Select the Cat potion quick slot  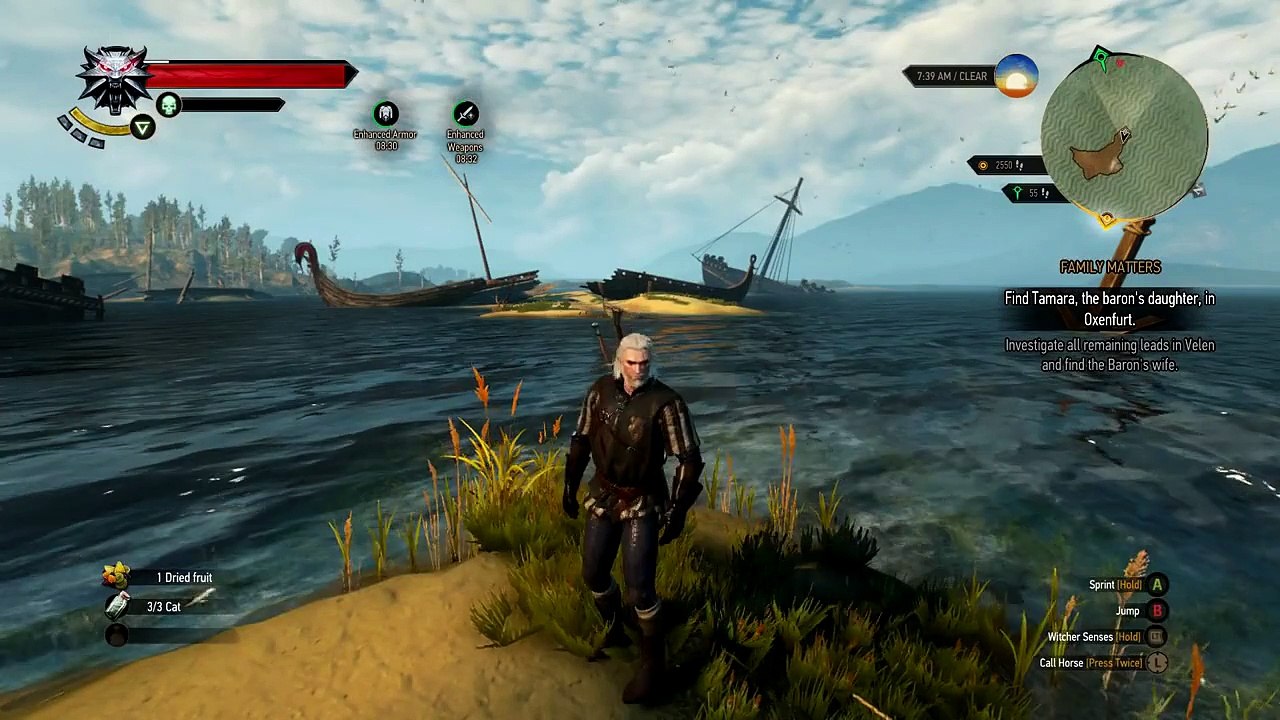point(118,606)
